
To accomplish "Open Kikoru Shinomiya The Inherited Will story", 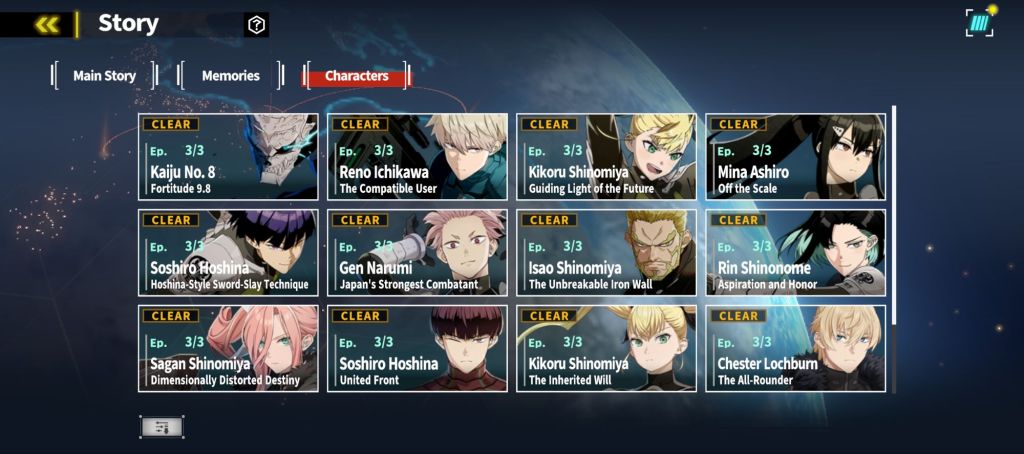I will click(606, 348).
